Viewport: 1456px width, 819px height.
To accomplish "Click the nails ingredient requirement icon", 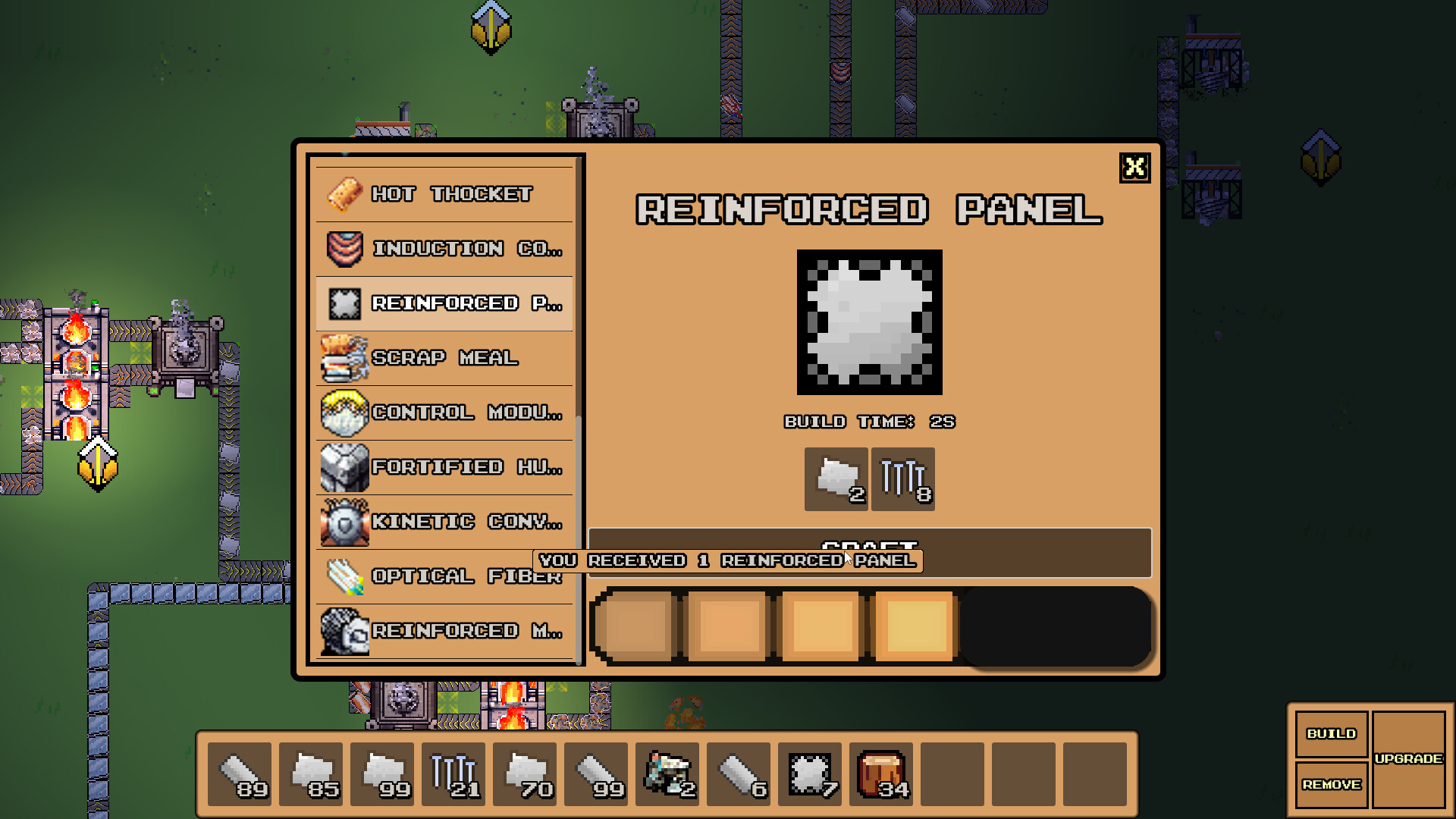I will pyautogui.click(x=902, y=479).
